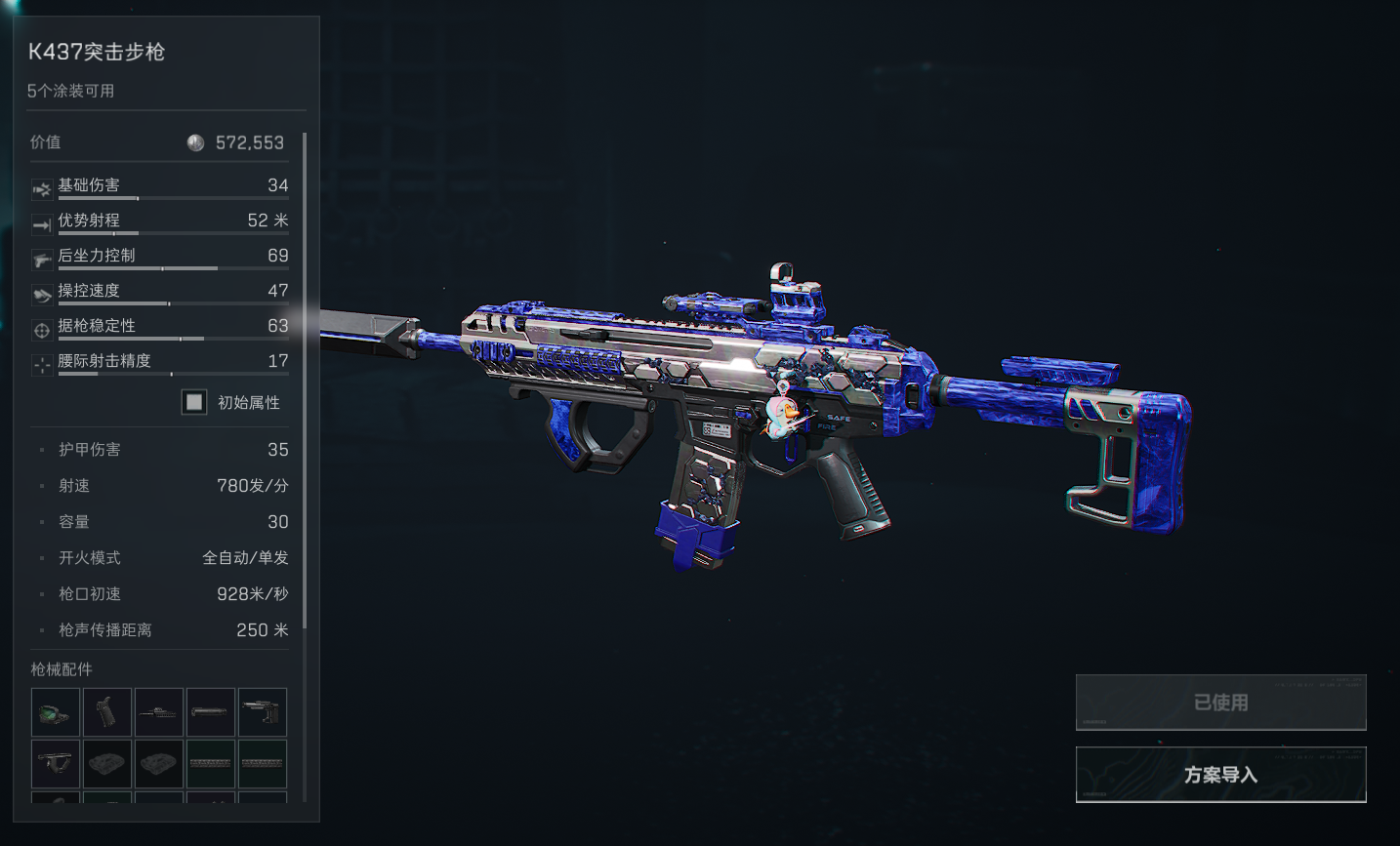
Task: Select the green-lens reflex sight attachment
Action: coord(56,712)
